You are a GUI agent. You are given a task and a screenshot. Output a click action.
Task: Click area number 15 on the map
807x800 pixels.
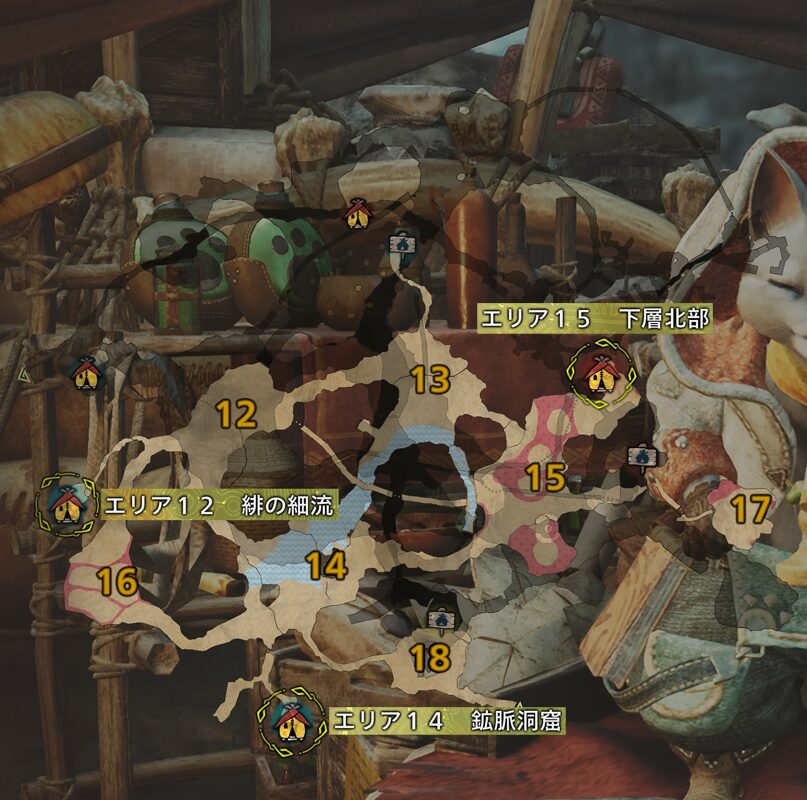pos(546,477)
